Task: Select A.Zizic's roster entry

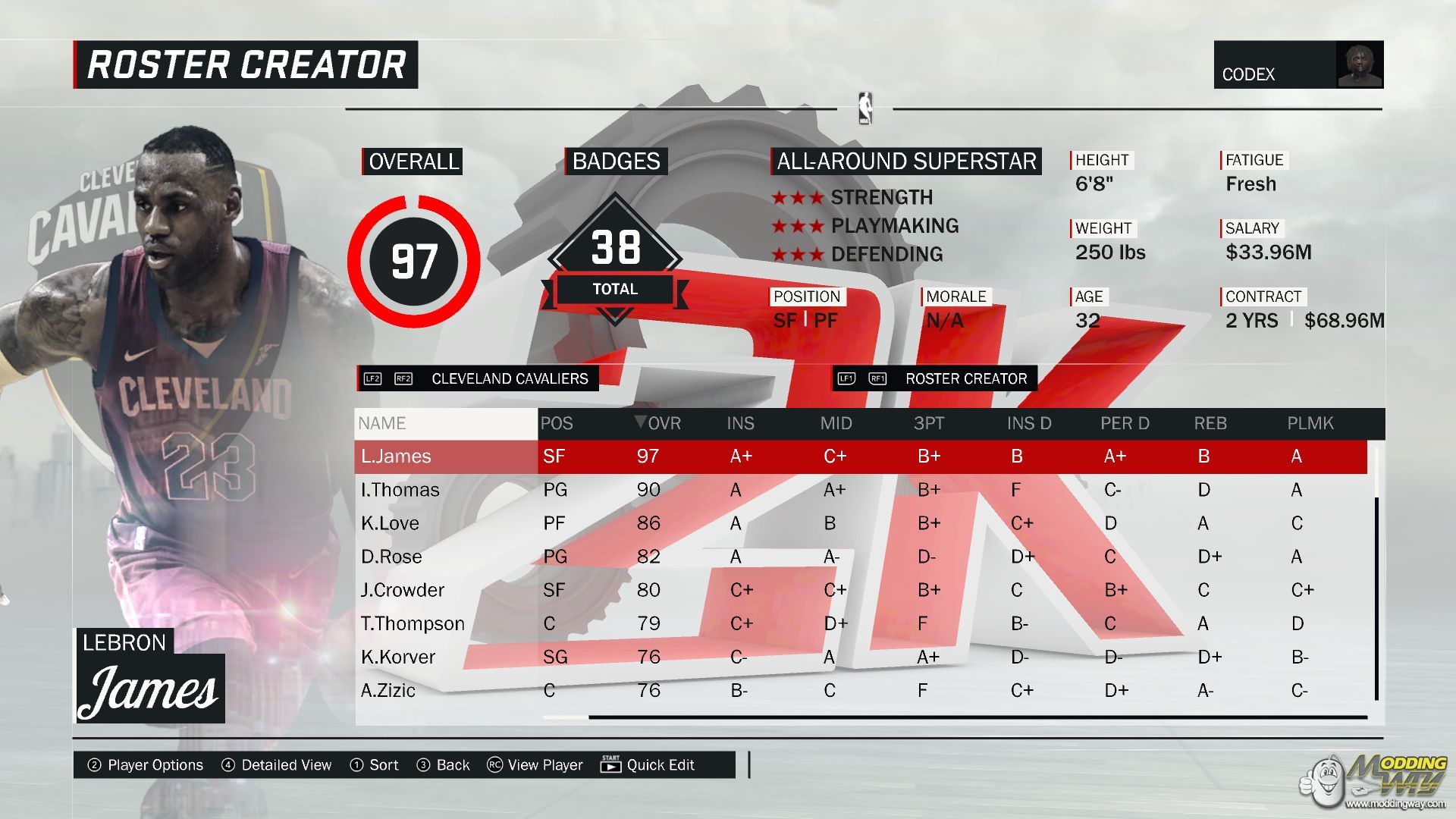Action: point(388,690)
